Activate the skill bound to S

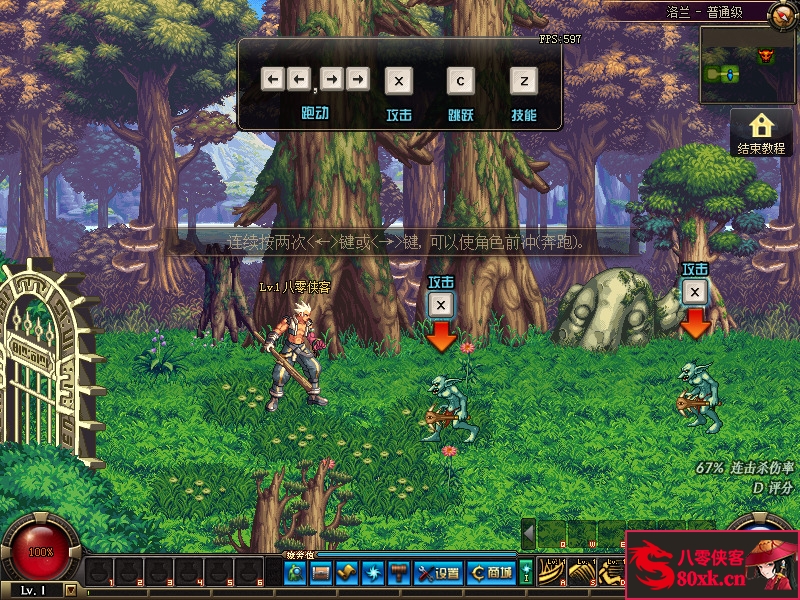pos(582,573)
